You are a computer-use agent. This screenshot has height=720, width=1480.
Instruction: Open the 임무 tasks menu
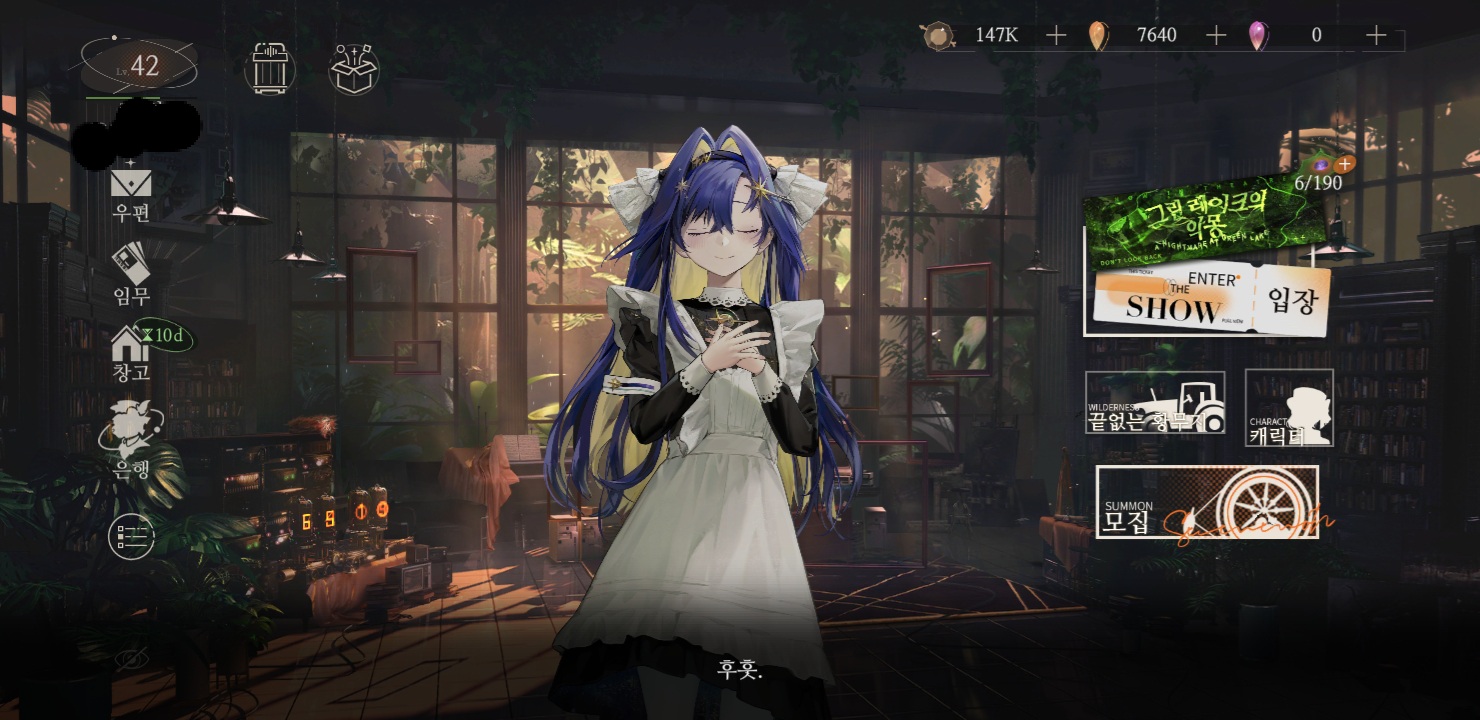click(131, 273)
